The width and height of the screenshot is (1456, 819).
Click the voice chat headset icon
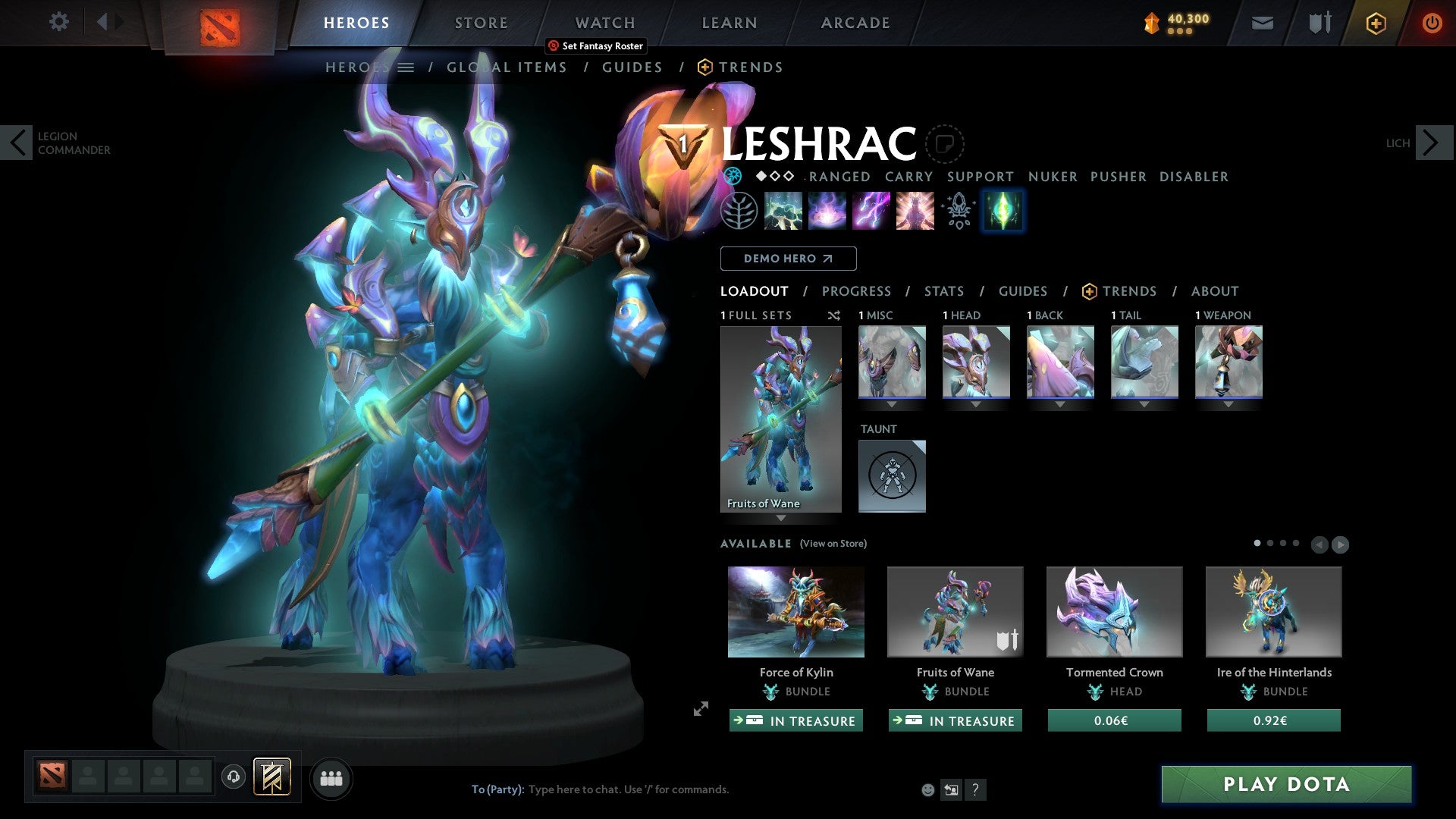[x=233, y=777]
